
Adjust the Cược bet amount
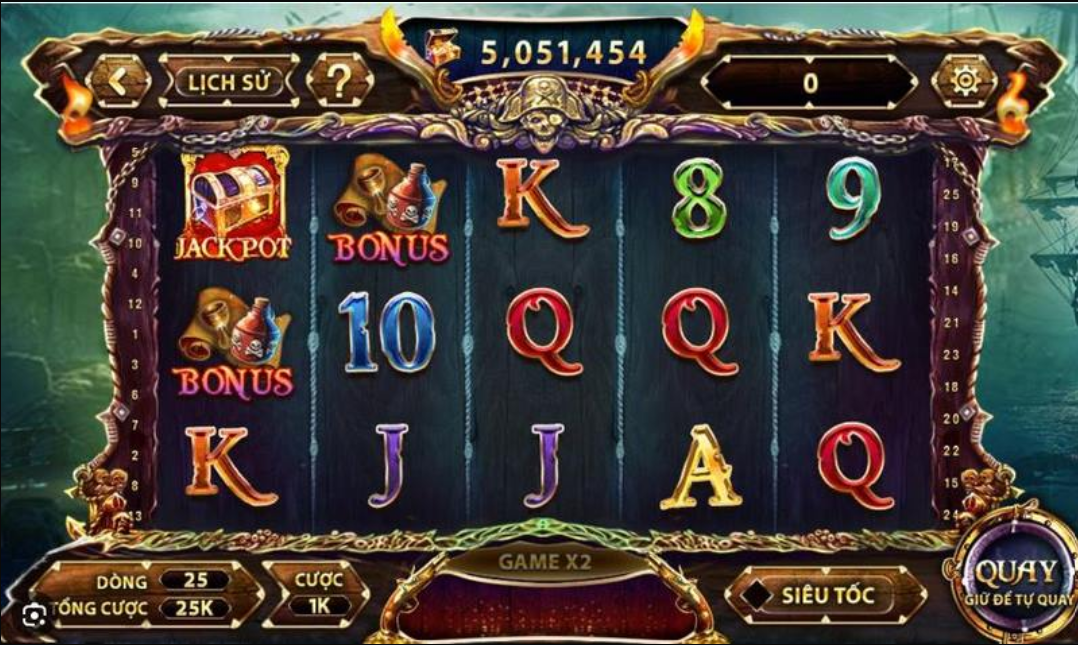(x=319, y=605)
